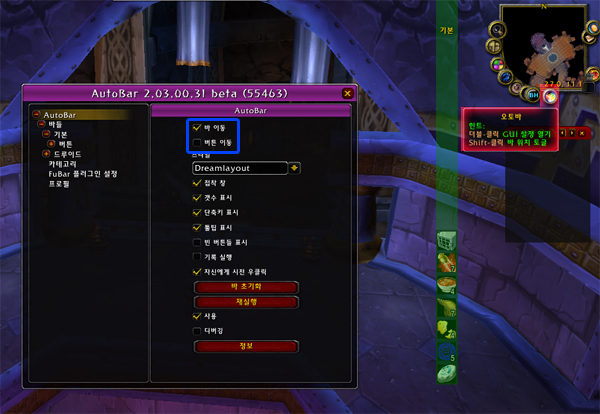Select 프로필 in the left tree

pyautogui.click(x=59, y=184)
